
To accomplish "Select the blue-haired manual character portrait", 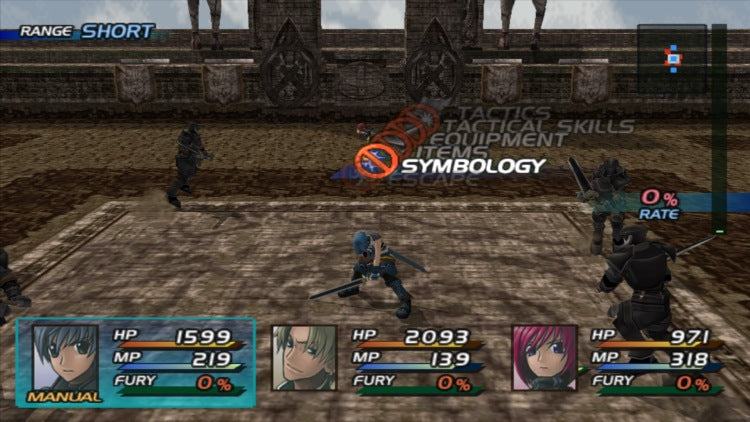I will pos(65,358).
